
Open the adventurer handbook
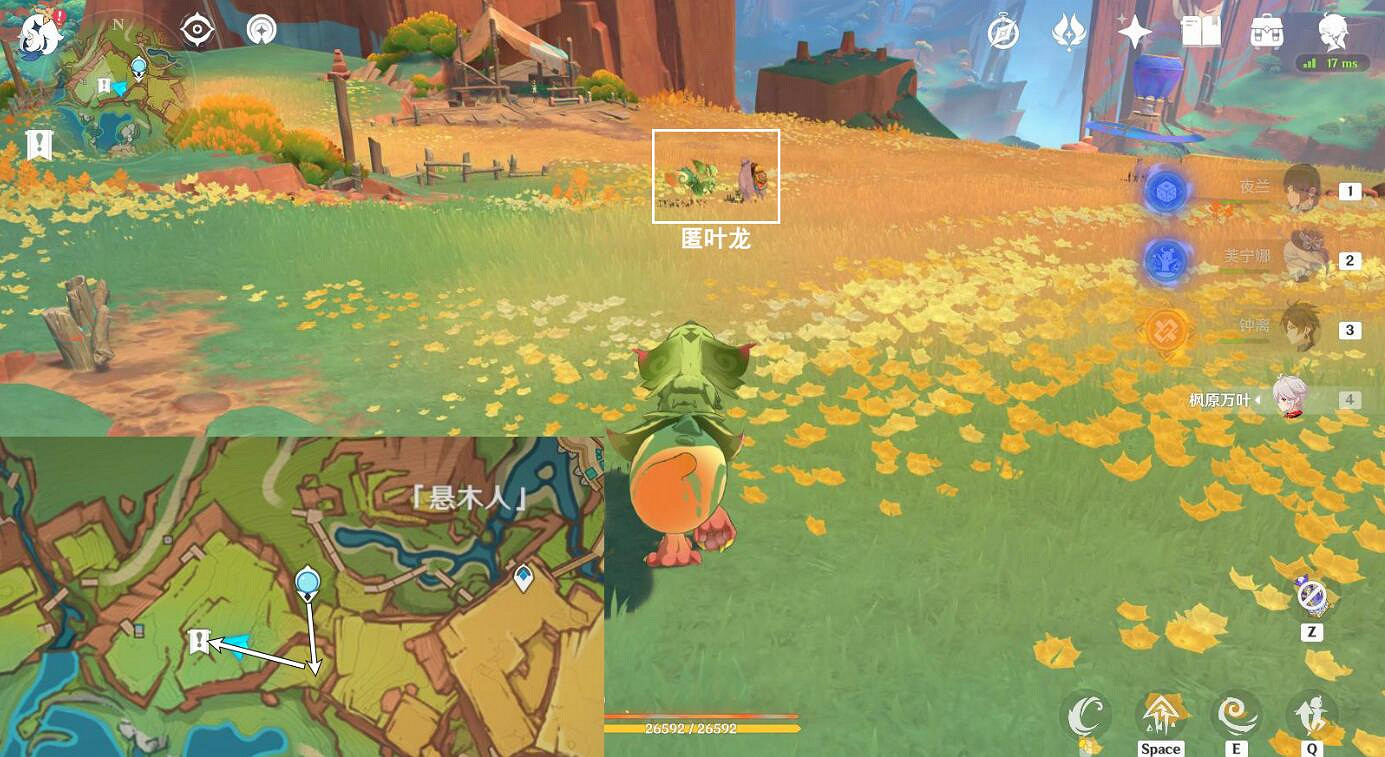click(1201, 31)
